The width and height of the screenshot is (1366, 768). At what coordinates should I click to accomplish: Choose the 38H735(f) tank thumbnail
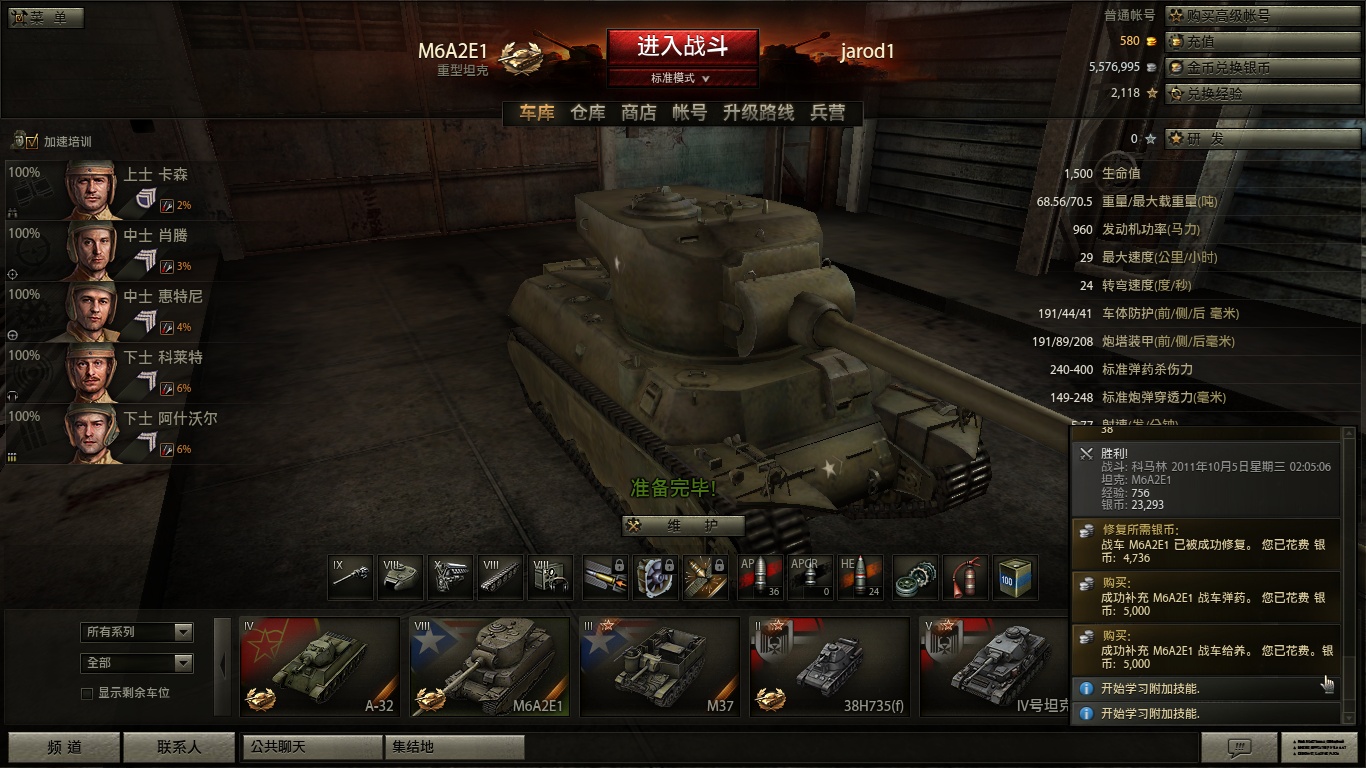(x=829, y=666)
